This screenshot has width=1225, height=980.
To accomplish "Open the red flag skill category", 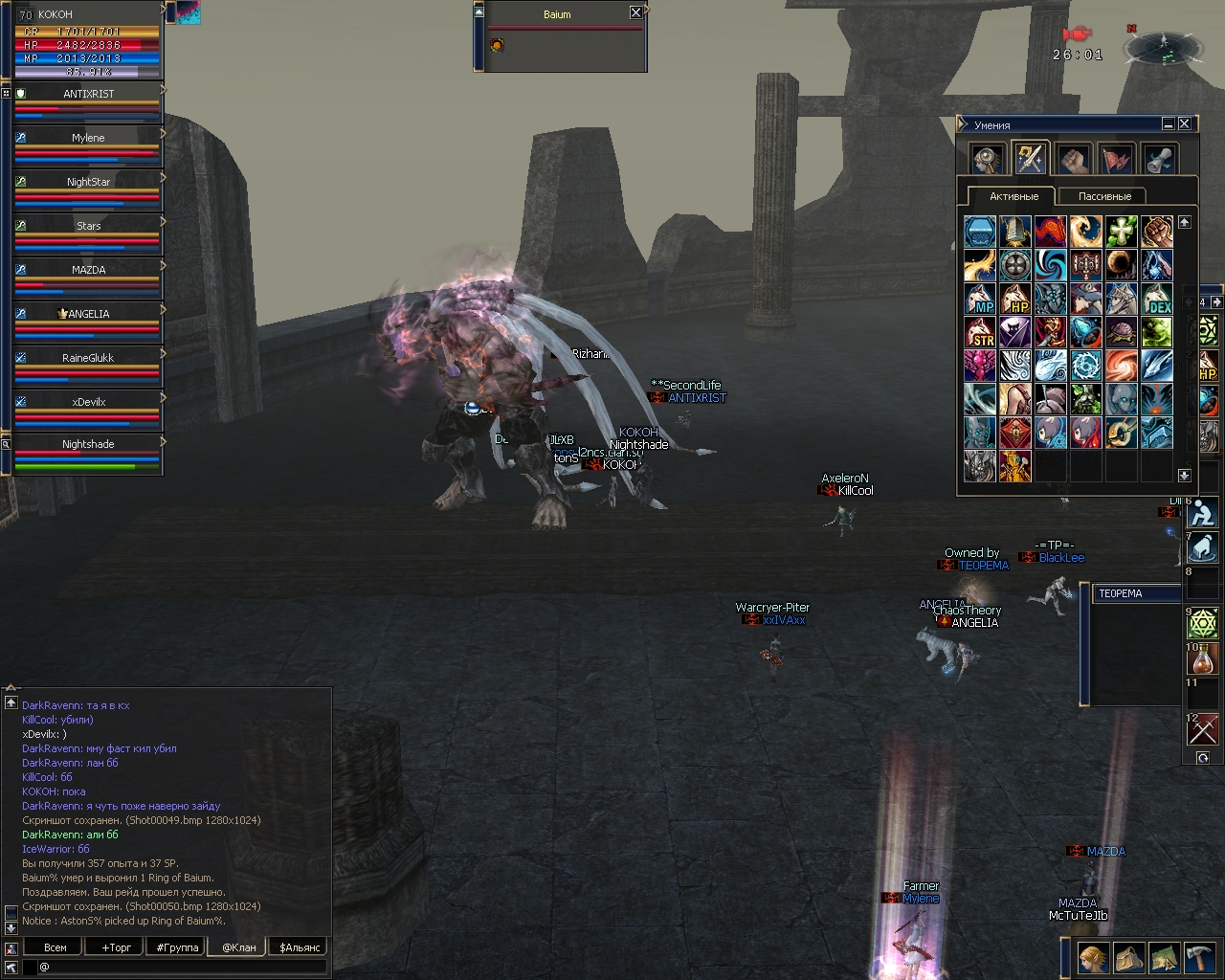I will tap(1116, 159).
